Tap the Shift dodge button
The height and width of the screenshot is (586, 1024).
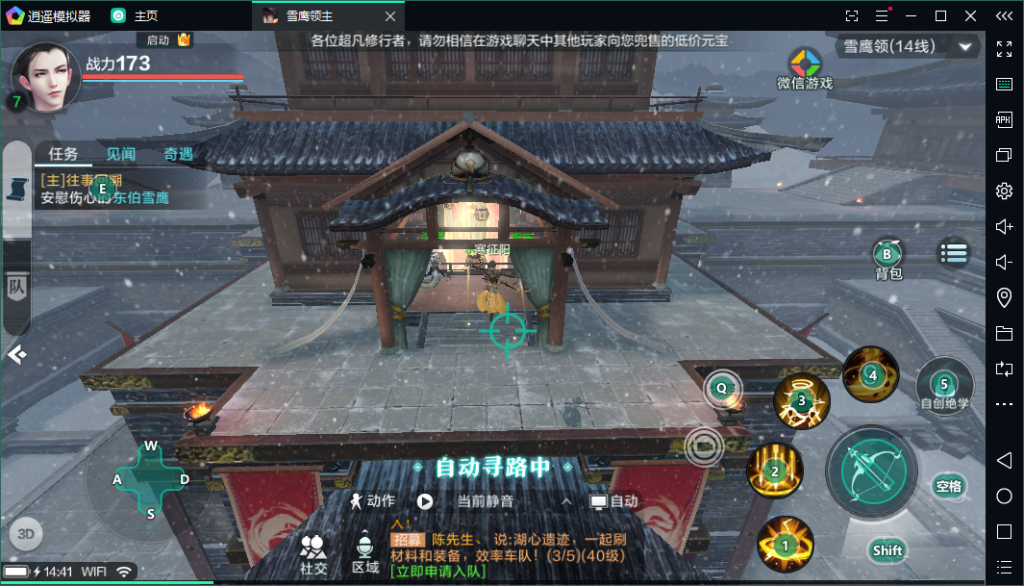pos(887,550)
